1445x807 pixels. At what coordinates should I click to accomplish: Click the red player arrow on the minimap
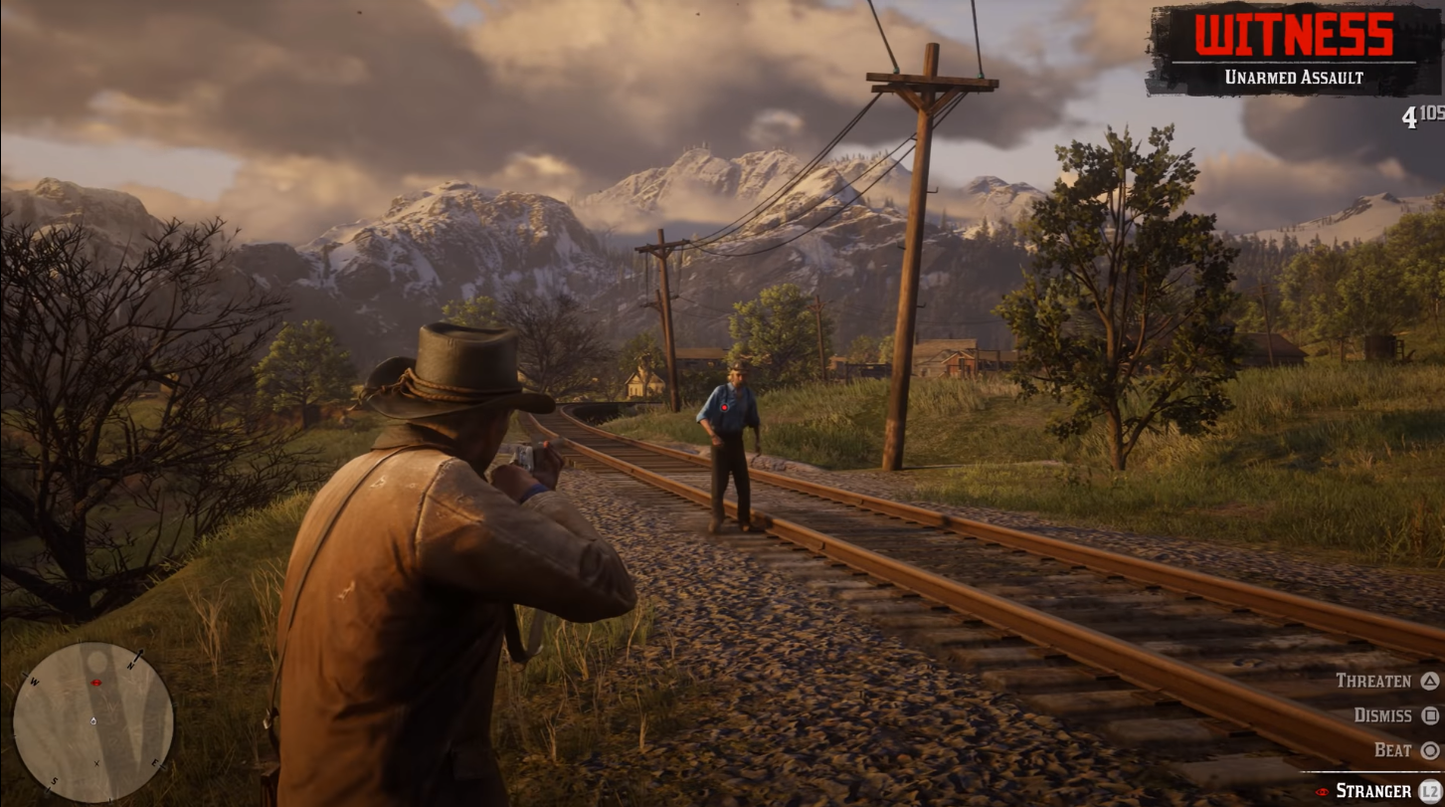[96, 683]
